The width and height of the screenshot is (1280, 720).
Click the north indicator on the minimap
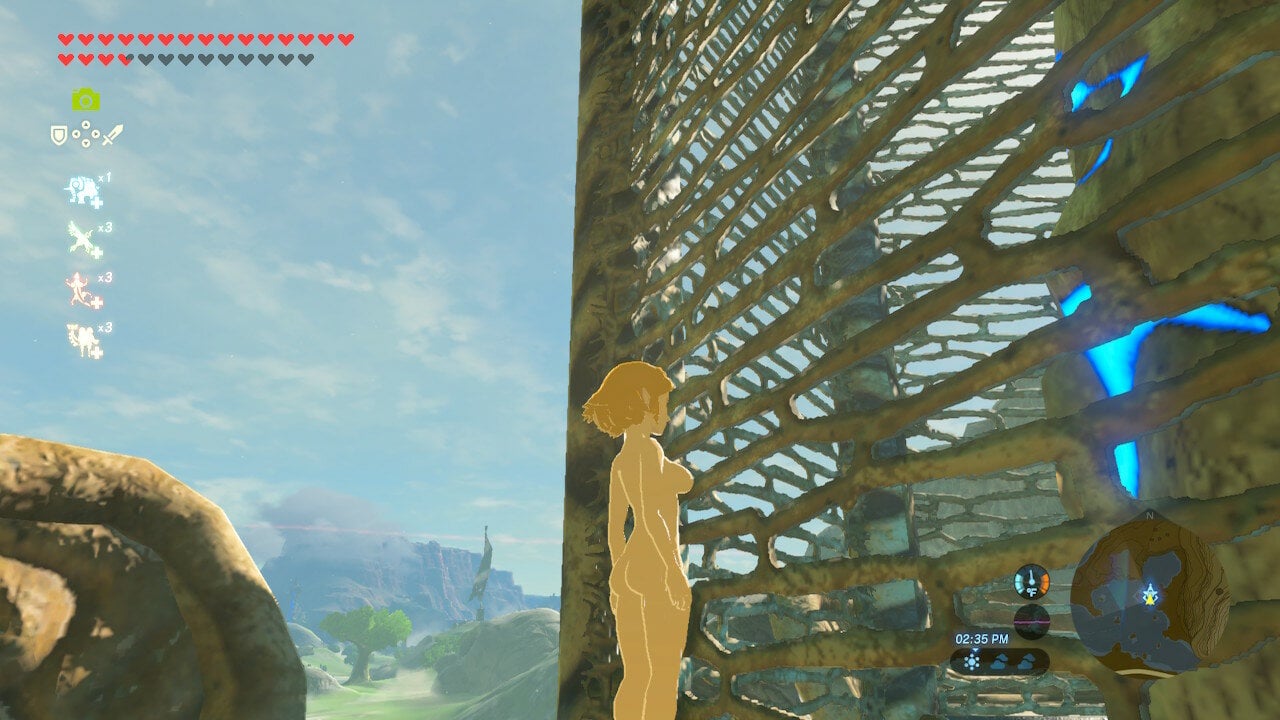pos(1150,516)
